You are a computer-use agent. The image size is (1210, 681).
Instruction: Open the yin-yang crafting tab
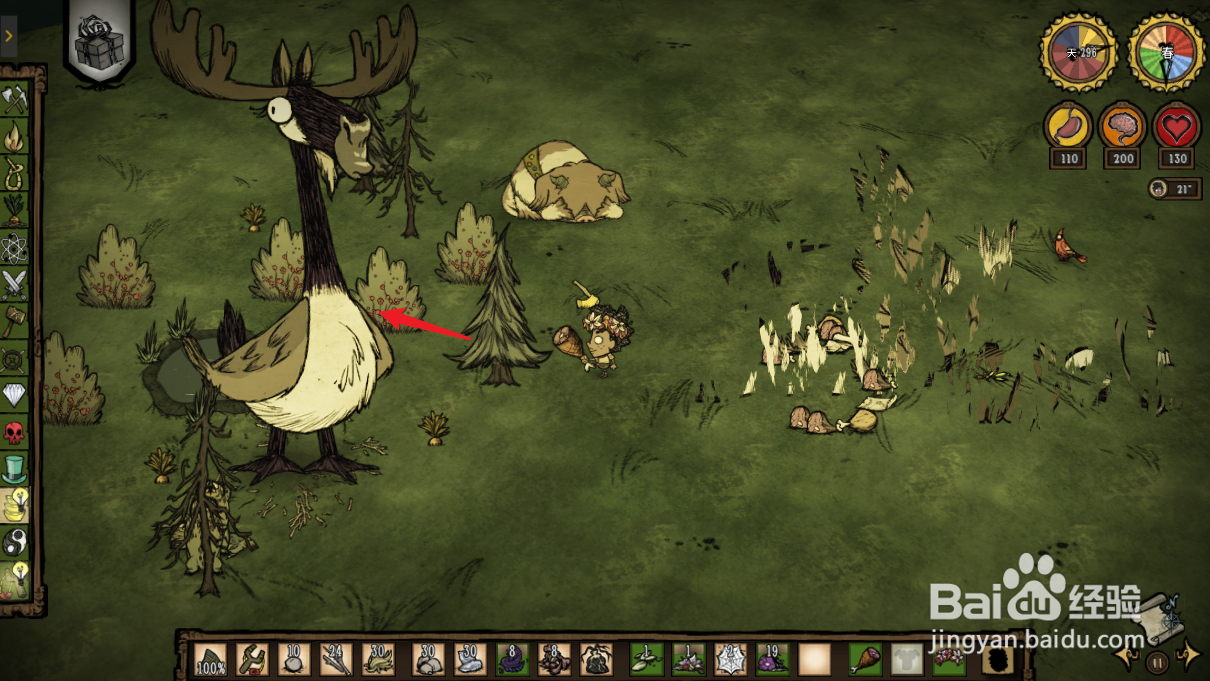pos(15,542)
